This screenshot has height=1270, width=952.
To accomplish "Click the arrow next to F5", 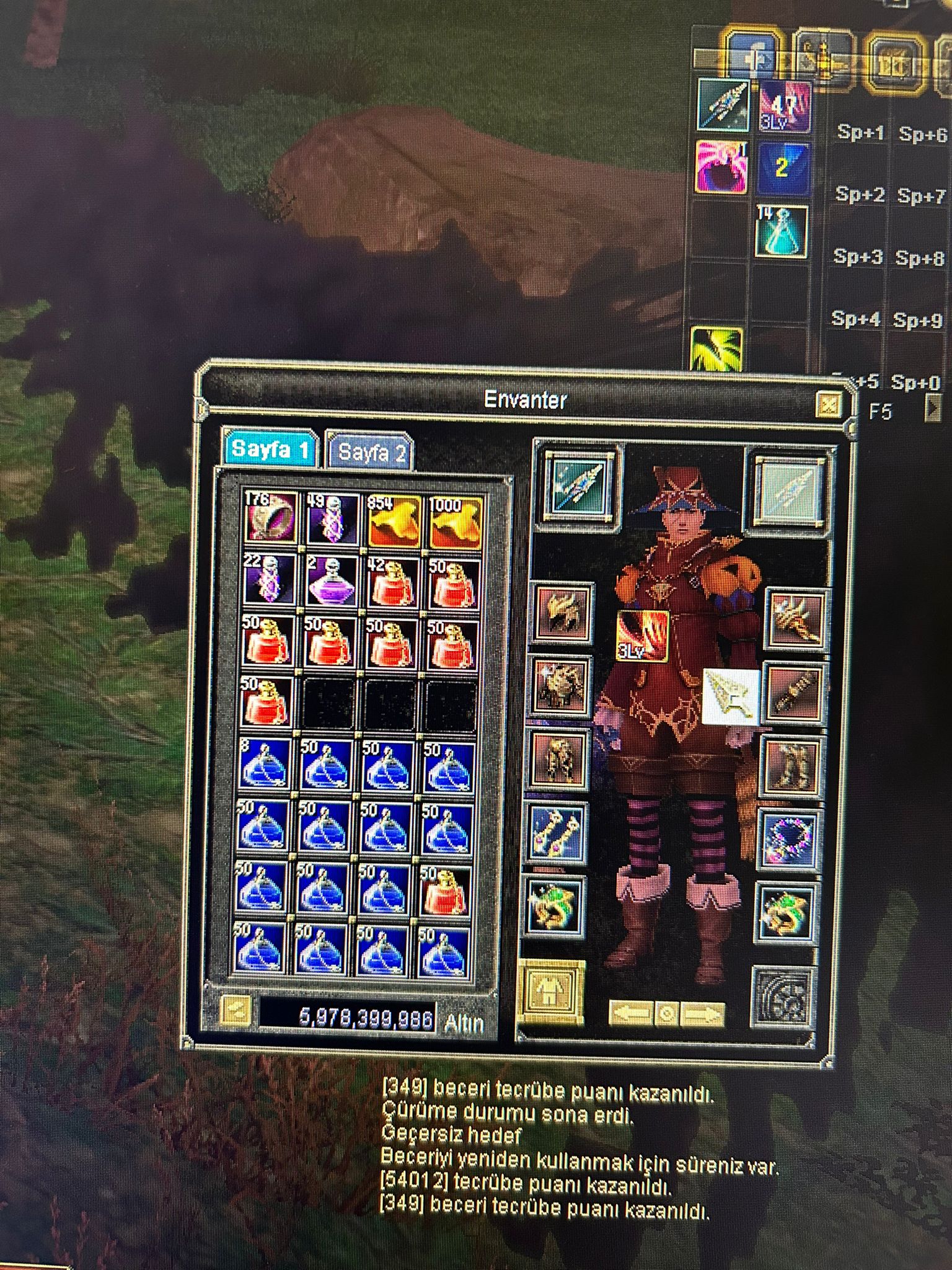I will [x=932, y=409].
